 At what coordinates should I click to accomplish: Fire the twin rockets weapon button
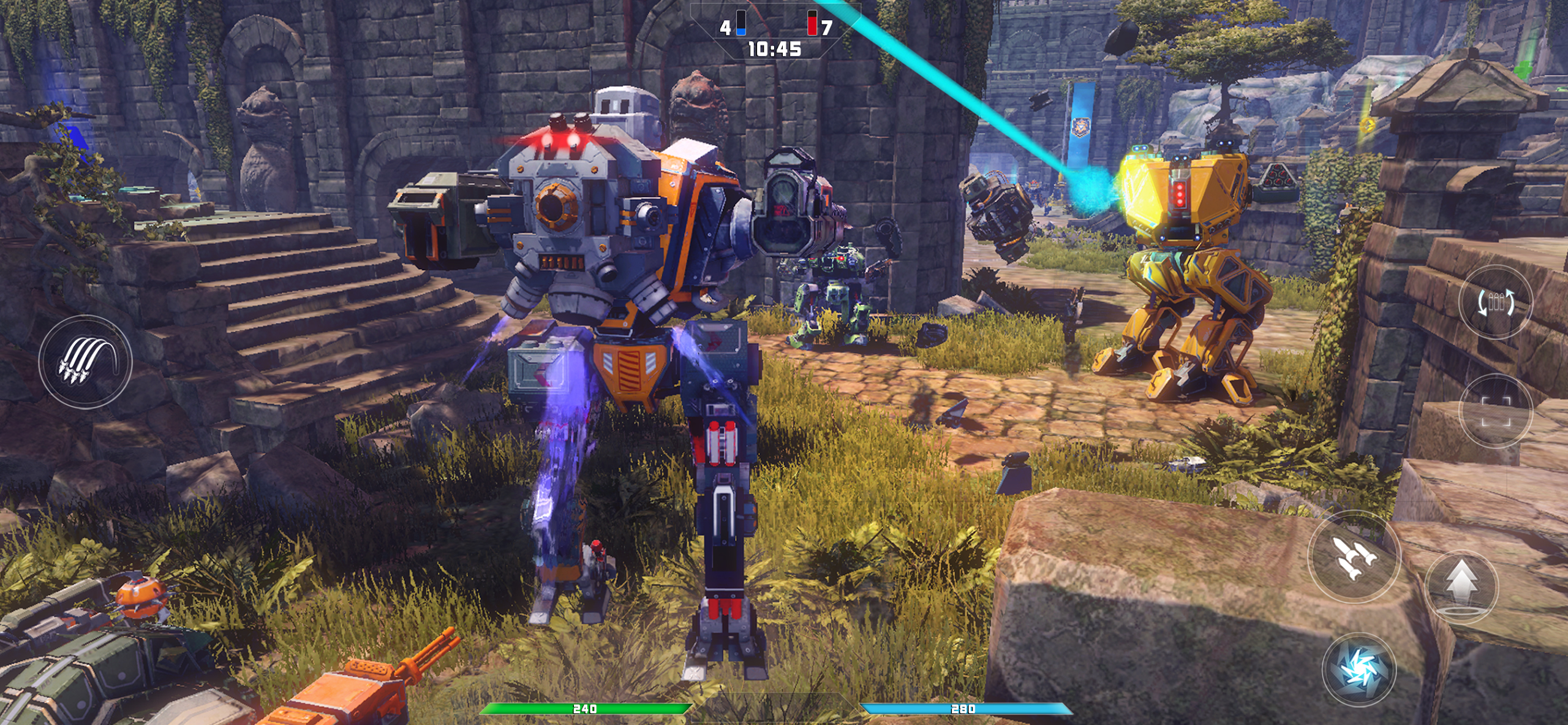pos(1354,556)
